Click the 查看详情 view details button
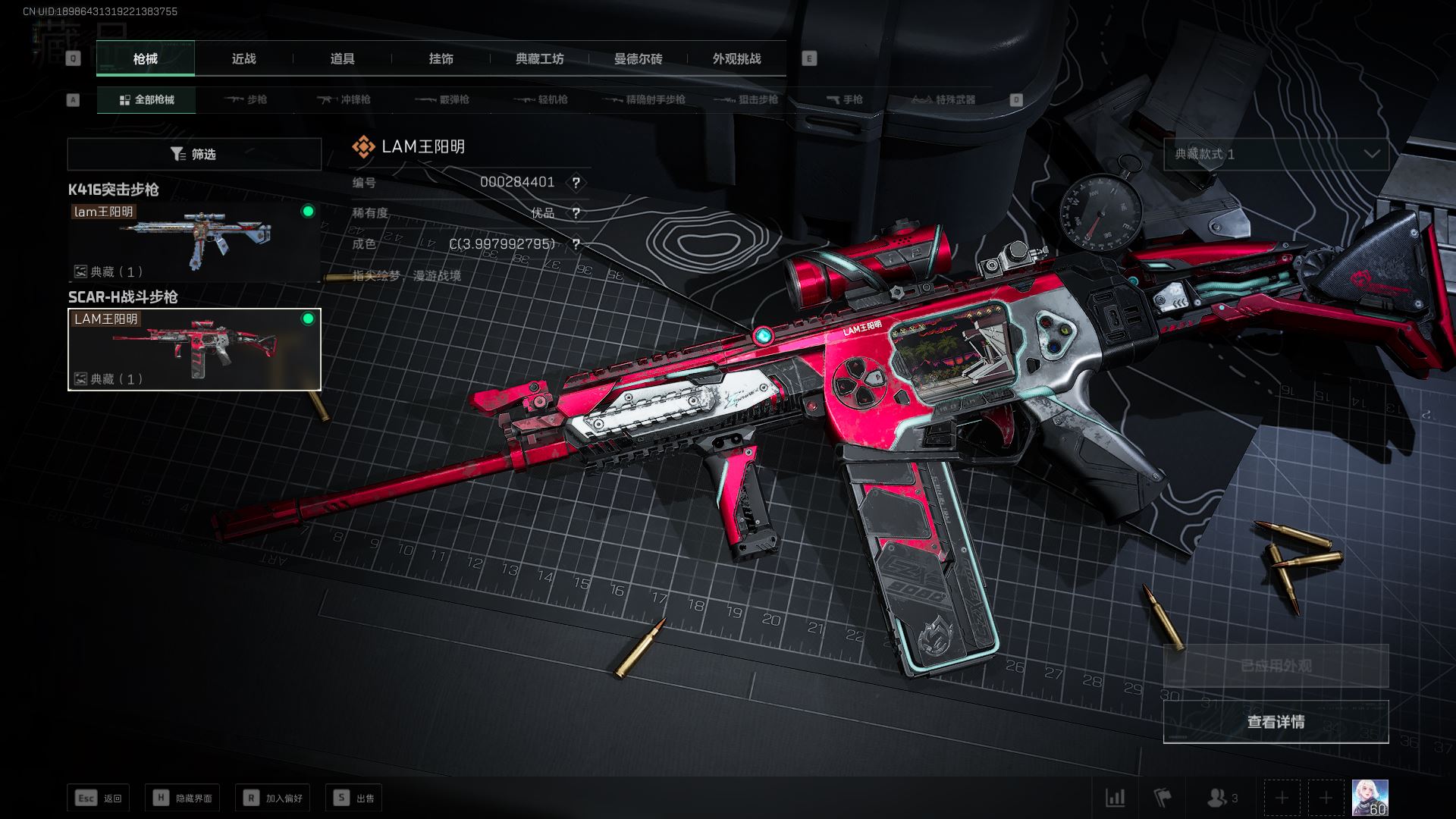 (1276, 721)
